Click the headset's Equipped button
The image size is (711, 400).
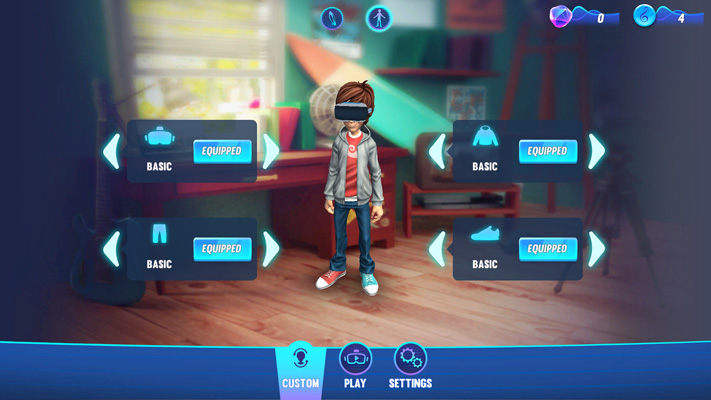click(222, 151)
